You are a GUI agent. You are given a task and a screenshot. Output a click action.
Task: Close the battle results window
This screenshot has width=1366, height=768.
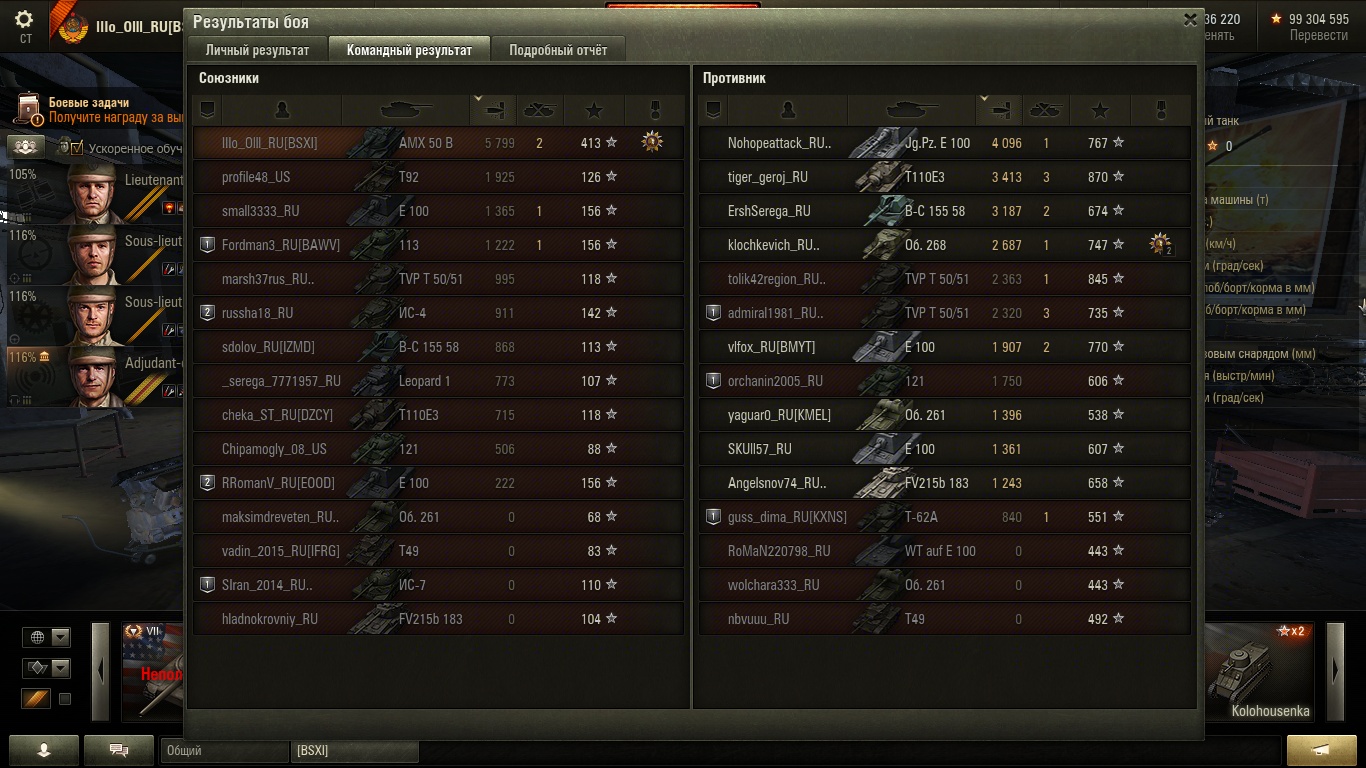[x=1190, y=19]
